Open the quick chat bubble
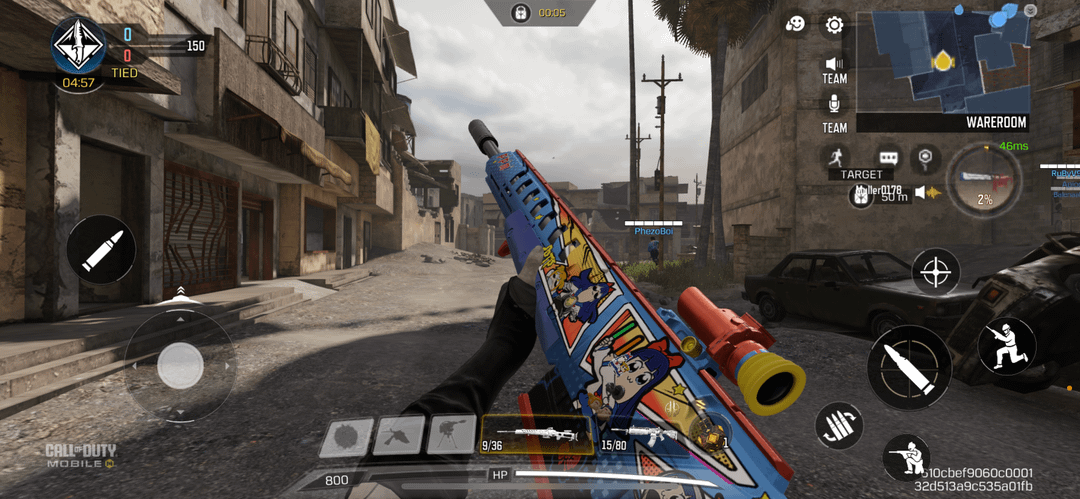Image resolution: width=1080 pixels, height=499 pixels. 888,157
